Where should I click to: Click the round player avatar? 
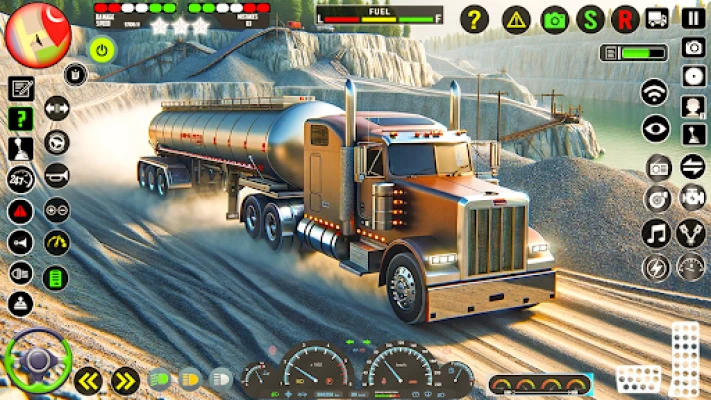click(37, 33)
